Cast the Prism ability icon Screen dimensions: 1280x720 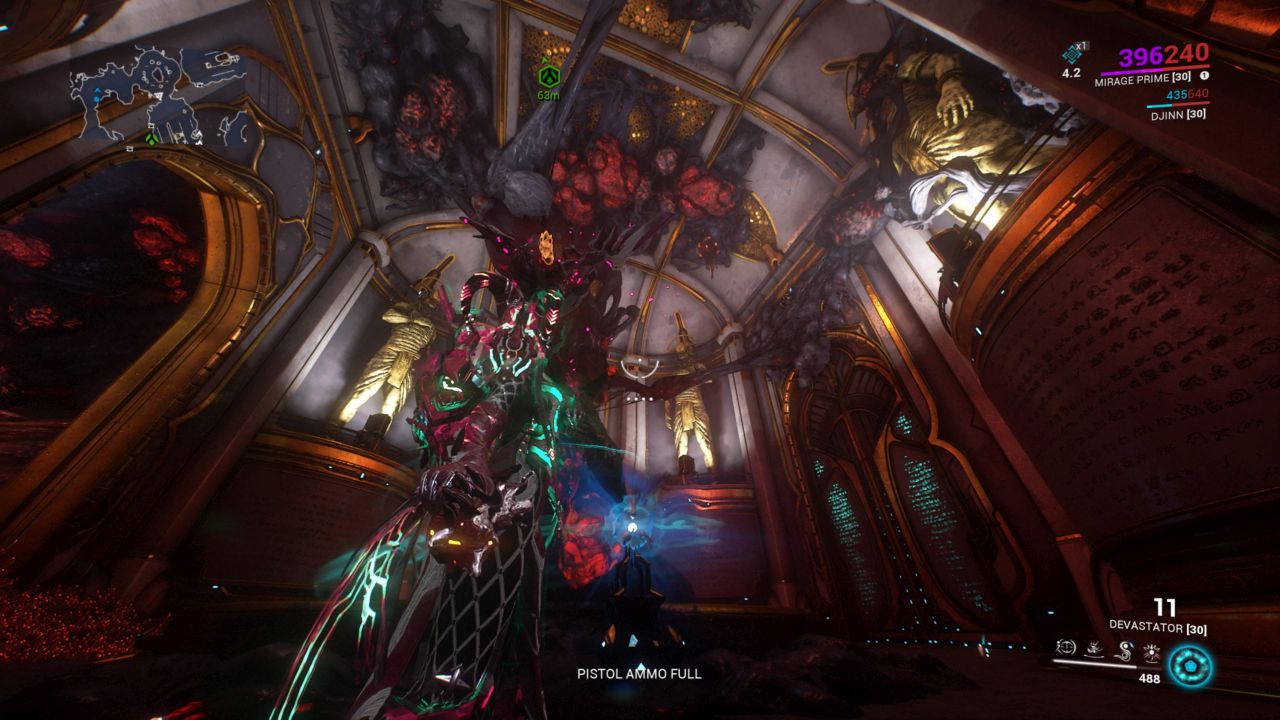(1153, 651)
